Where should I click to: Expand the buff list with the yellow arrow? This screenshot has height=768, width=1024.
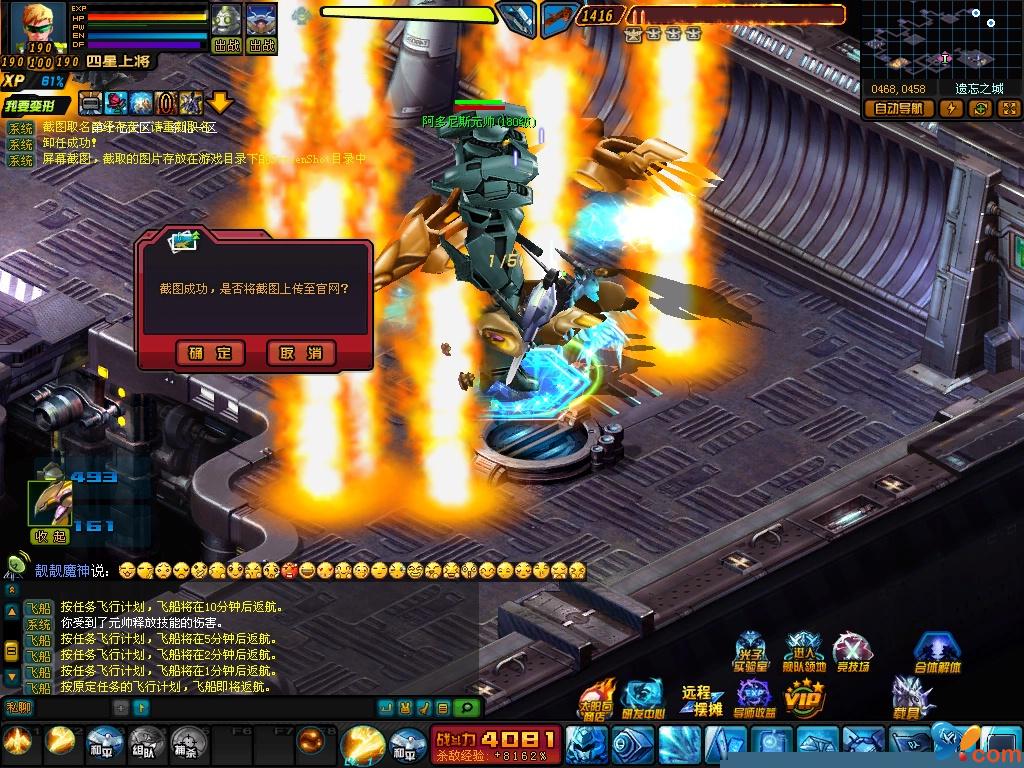220,102
